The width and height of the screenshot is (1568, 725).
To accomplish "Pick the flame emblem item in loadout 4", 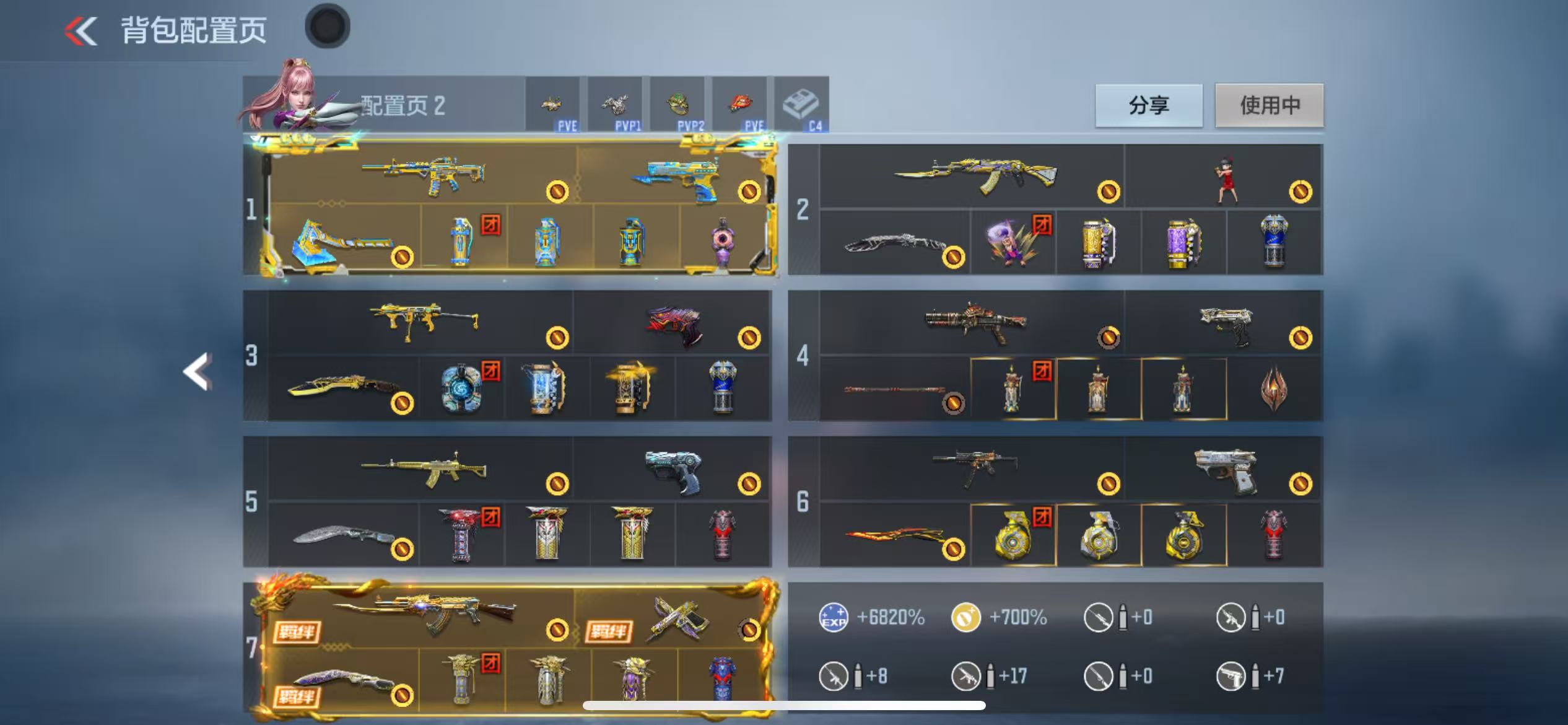I will [x=1274, y=388].
